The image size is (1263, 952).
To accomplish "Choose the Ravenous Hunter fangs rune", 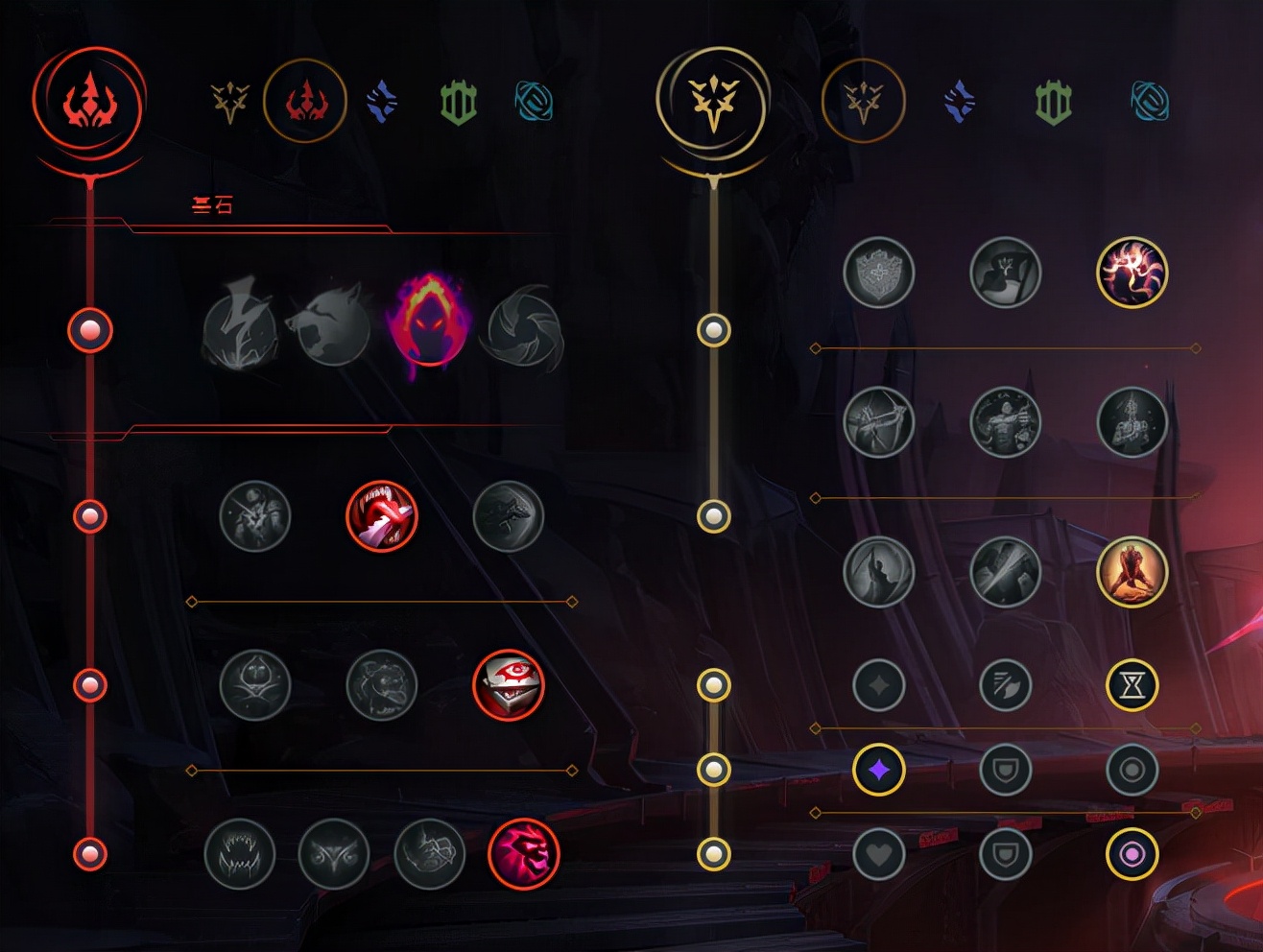I will [x=240, y=853].
